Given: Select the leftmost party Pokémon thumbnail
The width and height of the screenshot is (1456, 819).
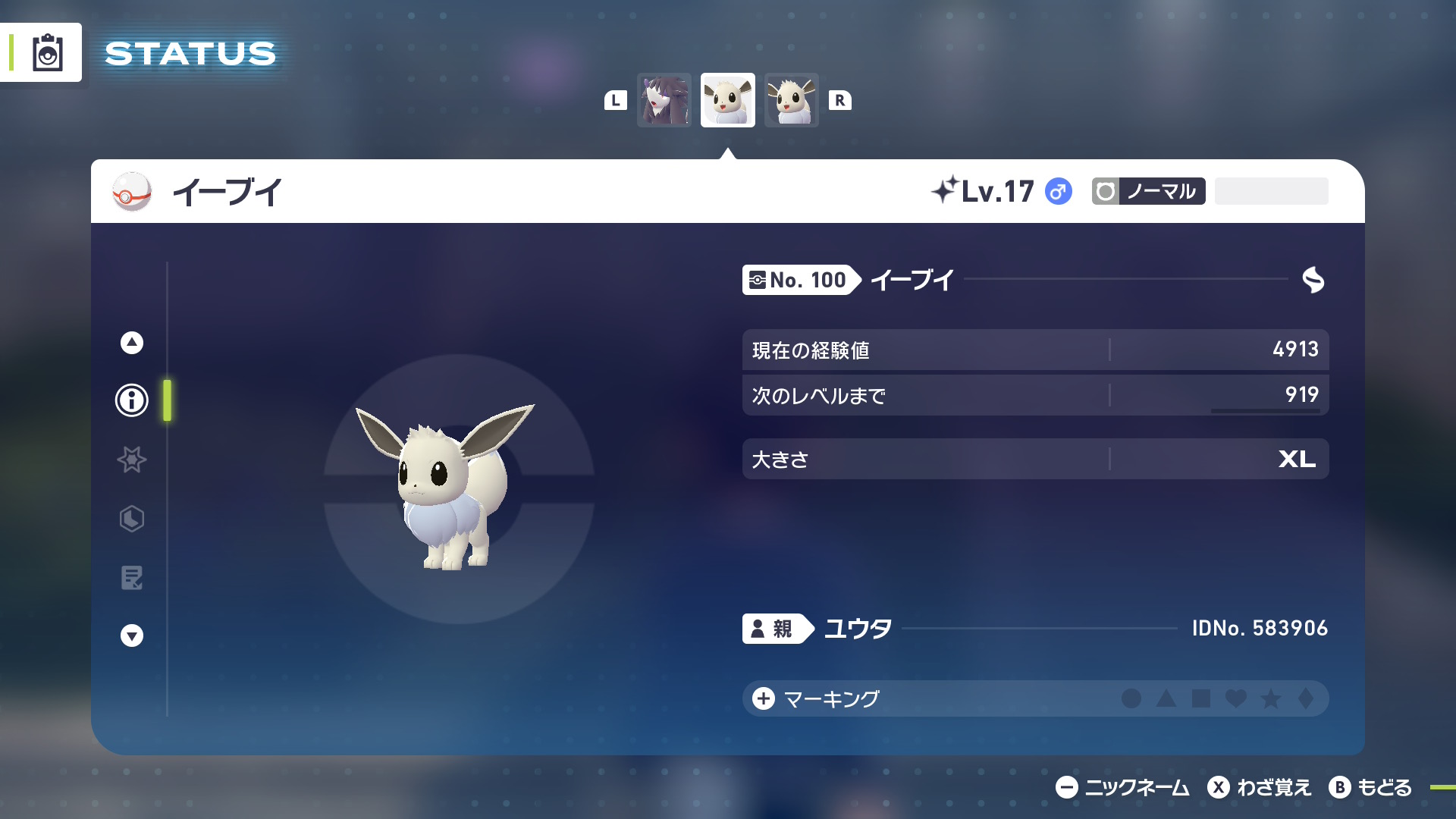Looking at the screenshot, I should coord(664,99).
